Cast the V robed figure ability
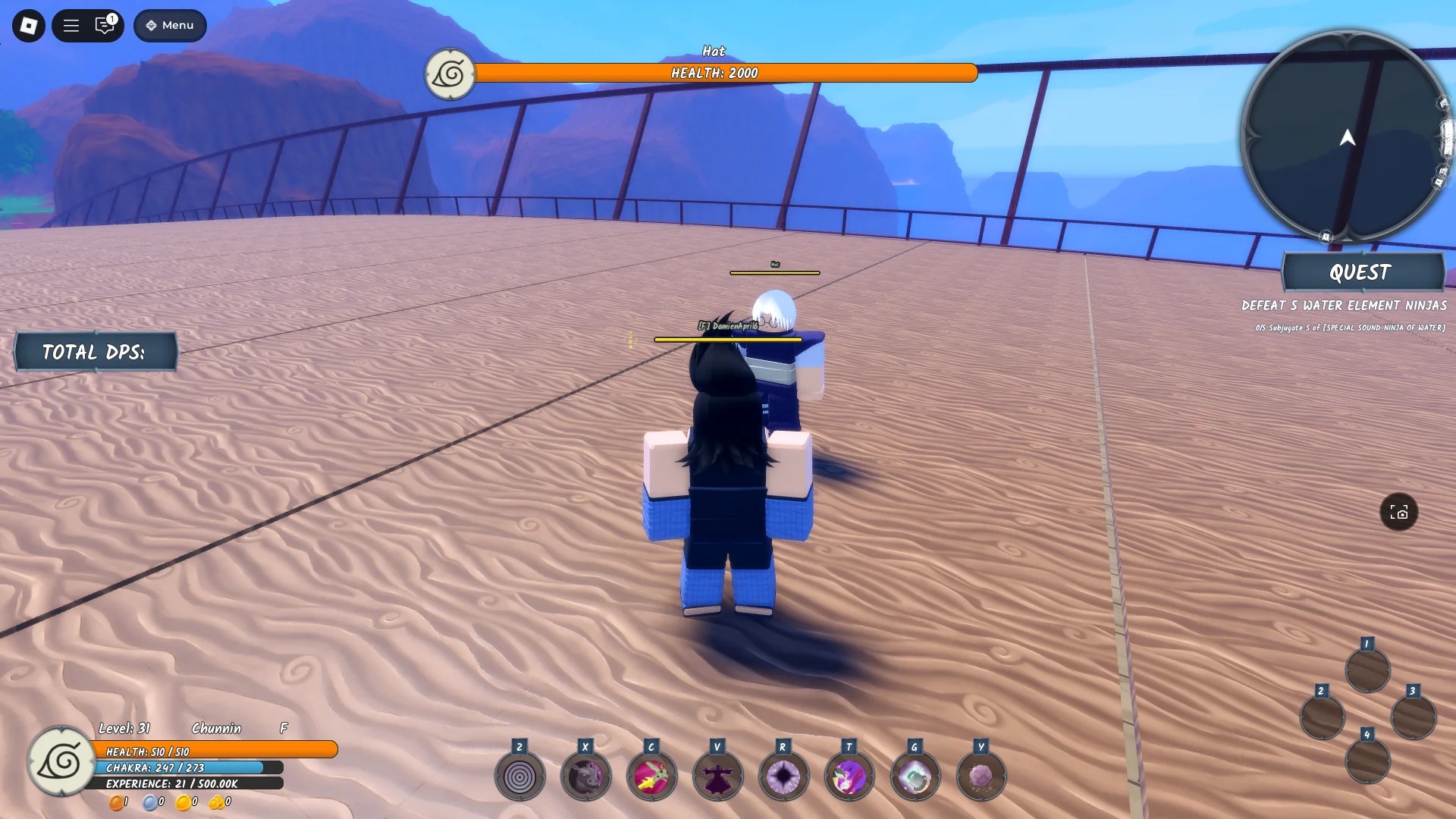 tap(717, 775)
